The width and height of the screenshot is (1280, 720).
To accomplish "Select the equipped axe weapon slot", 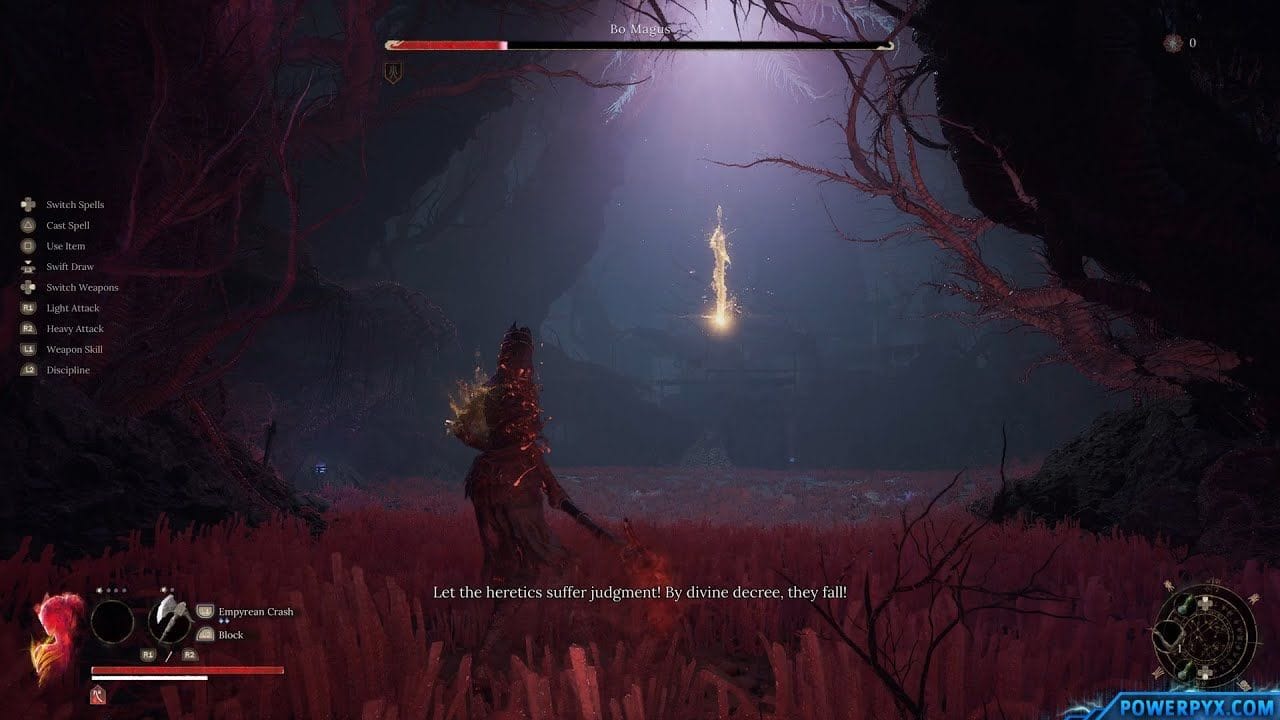I will coord(169,622).
